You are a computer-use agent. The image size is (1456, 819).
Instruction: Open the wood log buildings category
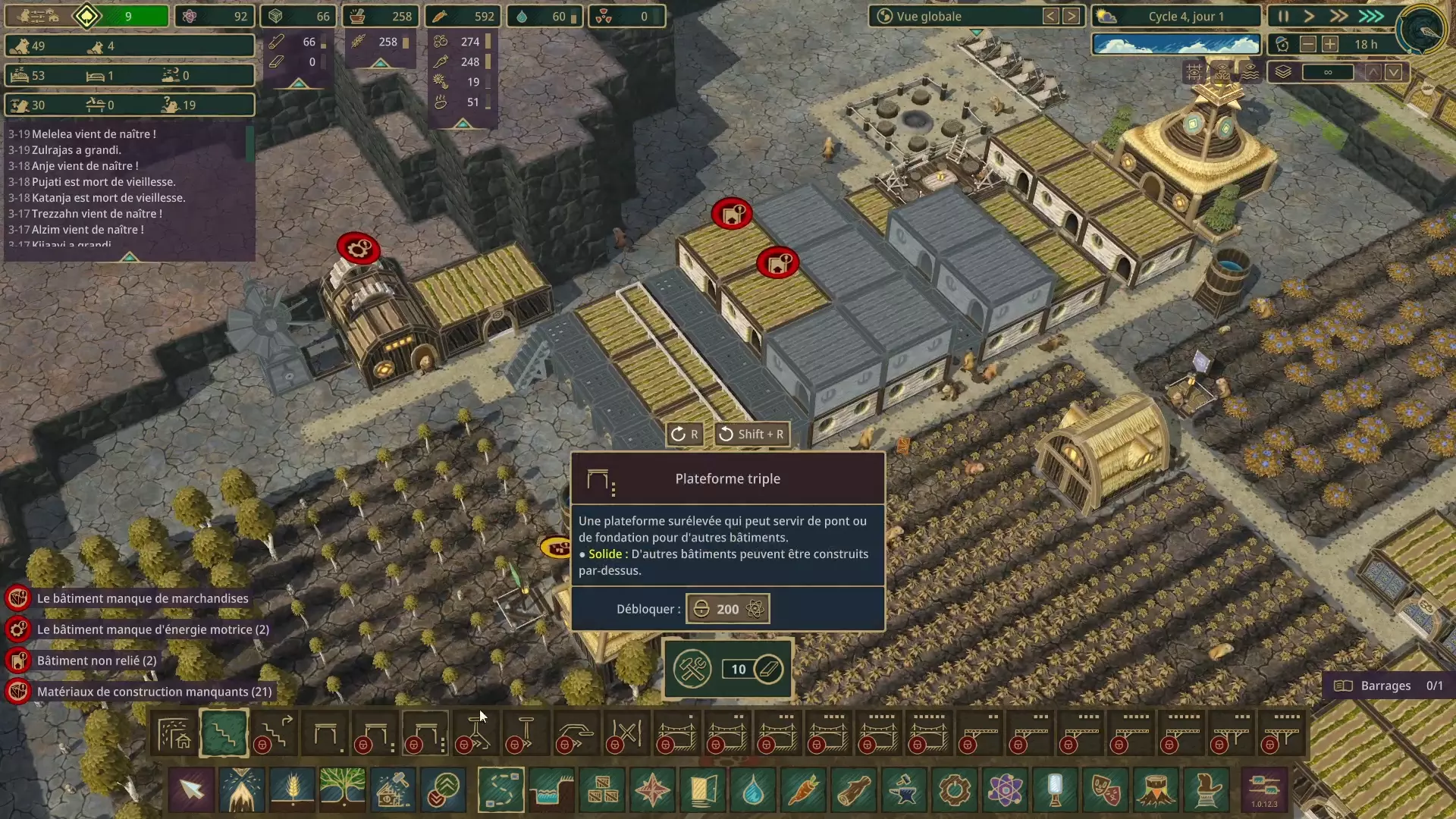click(854, 789)
